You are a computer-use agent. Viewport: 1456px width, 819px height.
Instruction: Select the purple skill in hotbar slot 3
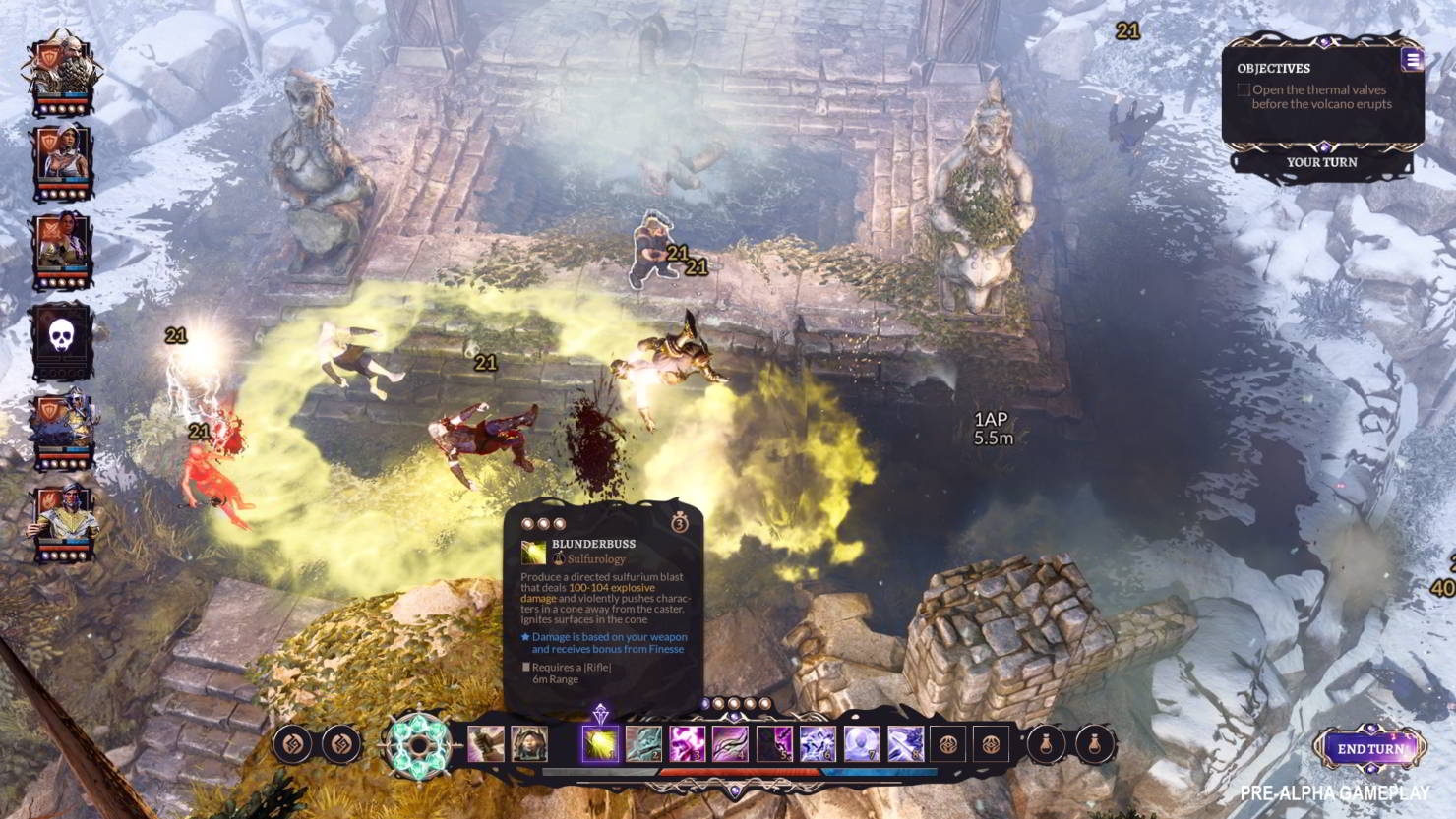point(686,745)
